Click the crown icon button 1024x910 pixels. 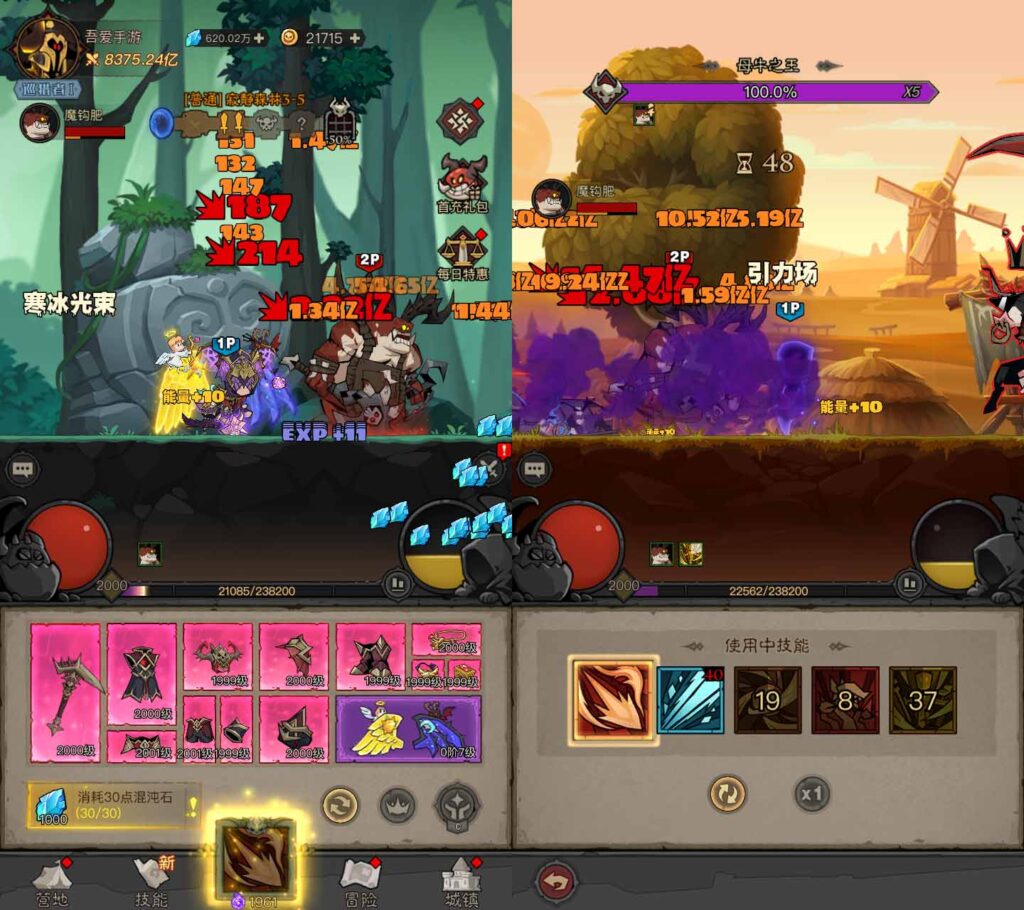coord(398,805)
